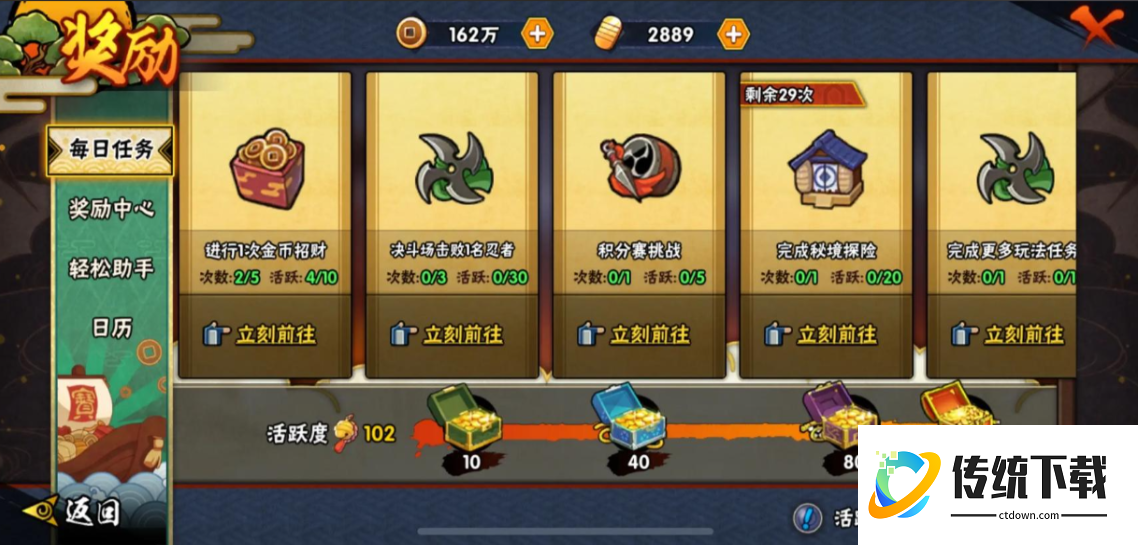Go to 决斗场击败1名忍者 task via 立刻前往
This screenshot has height=545, width=1138.
pos(450,334)
